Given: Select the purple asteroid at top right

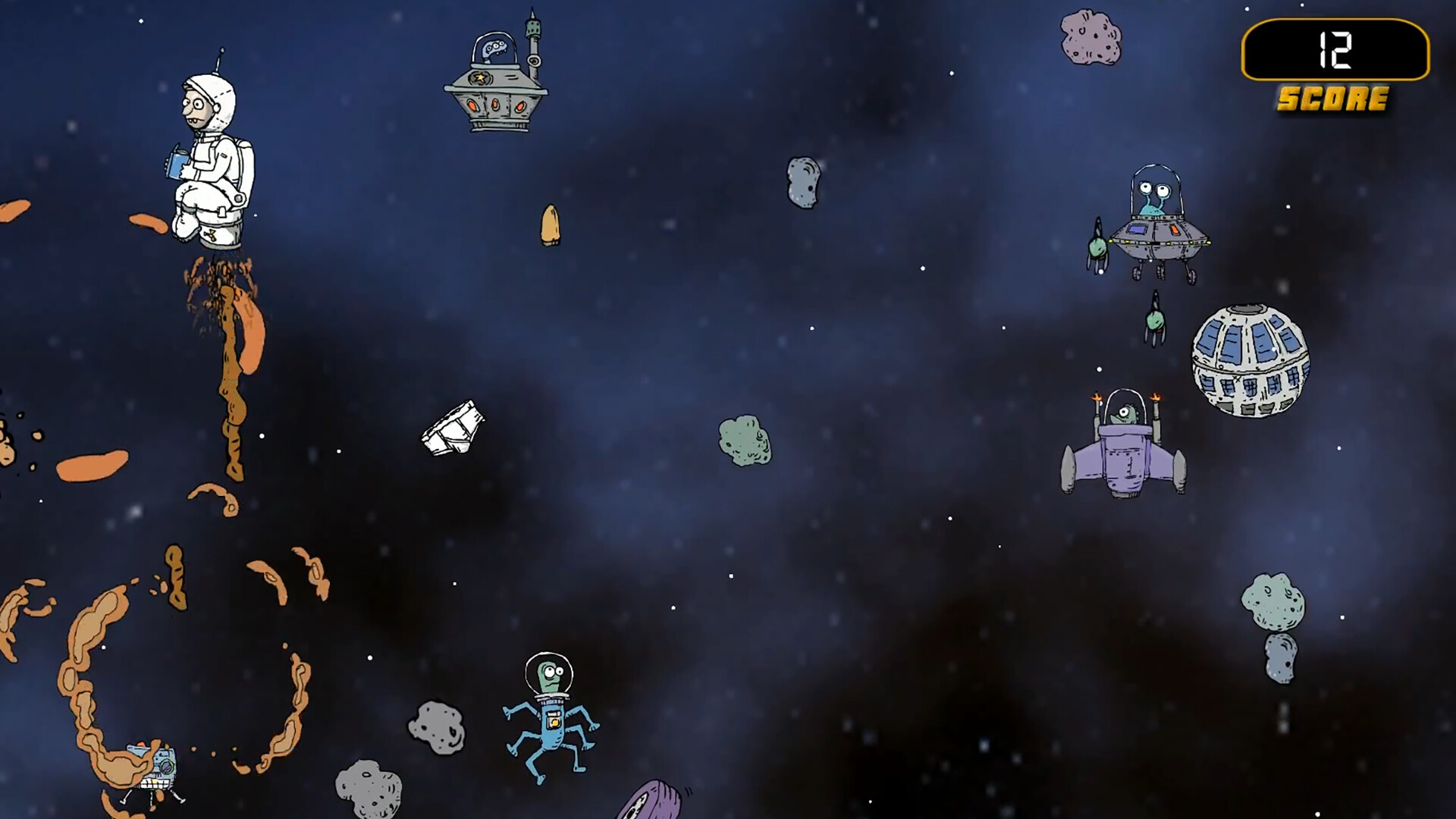Looking at the screenshot, I should pyautogui.click(x=1090, y=38).
